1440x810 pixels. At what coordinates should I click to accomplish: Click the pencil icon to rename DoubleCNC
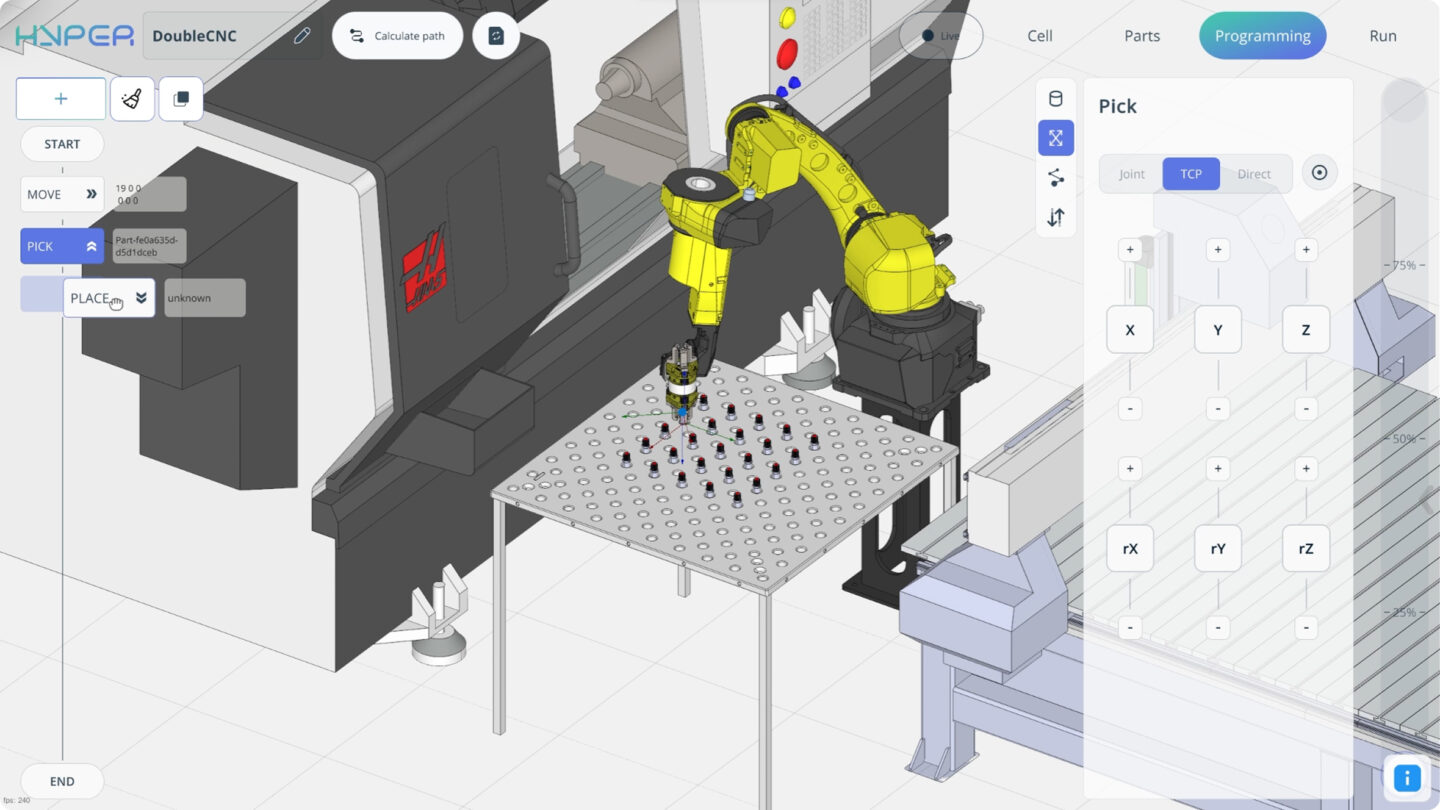point(302,34)
